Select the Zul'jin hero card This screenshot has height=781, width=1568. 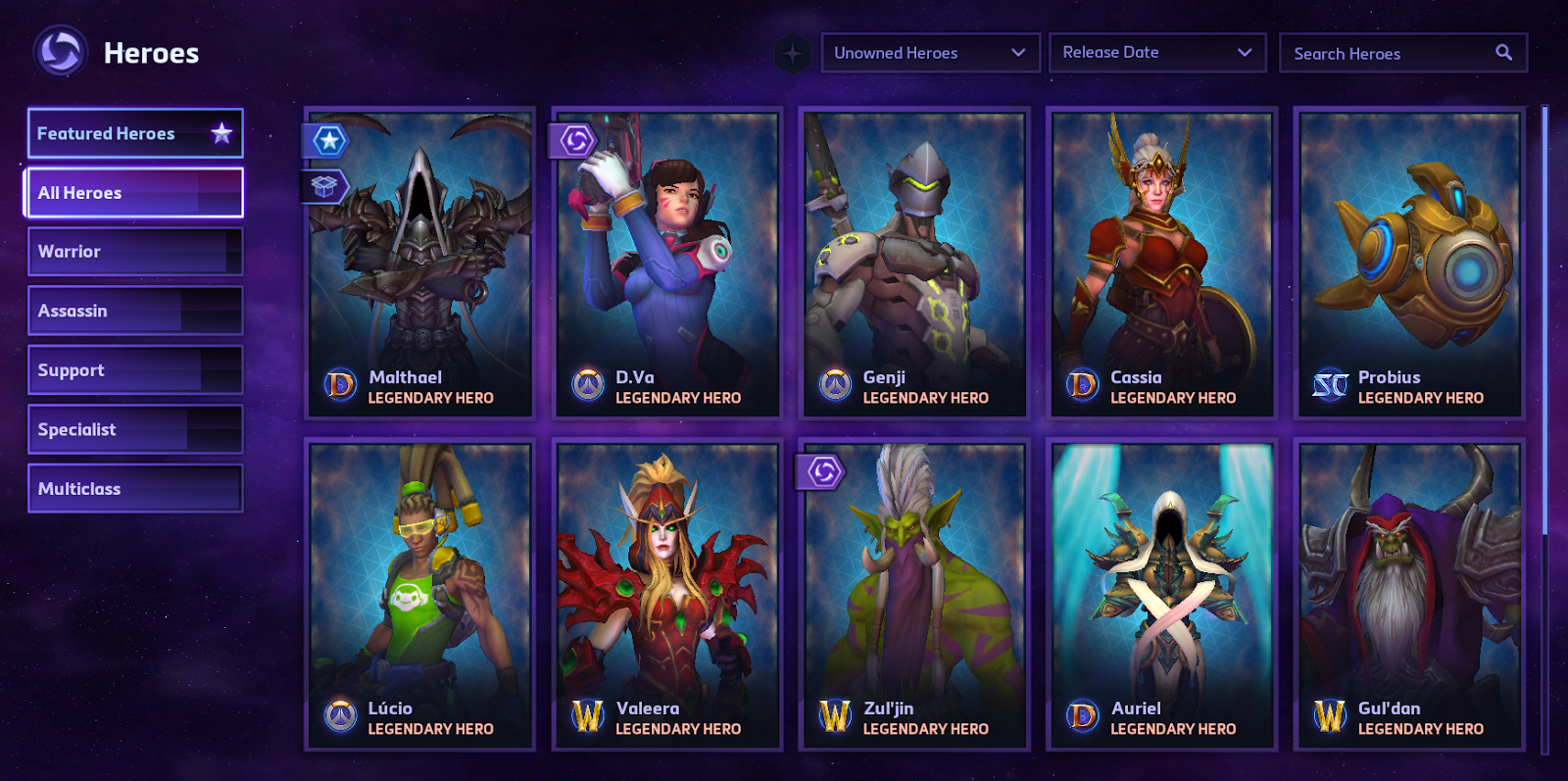(x=914, y=594)
